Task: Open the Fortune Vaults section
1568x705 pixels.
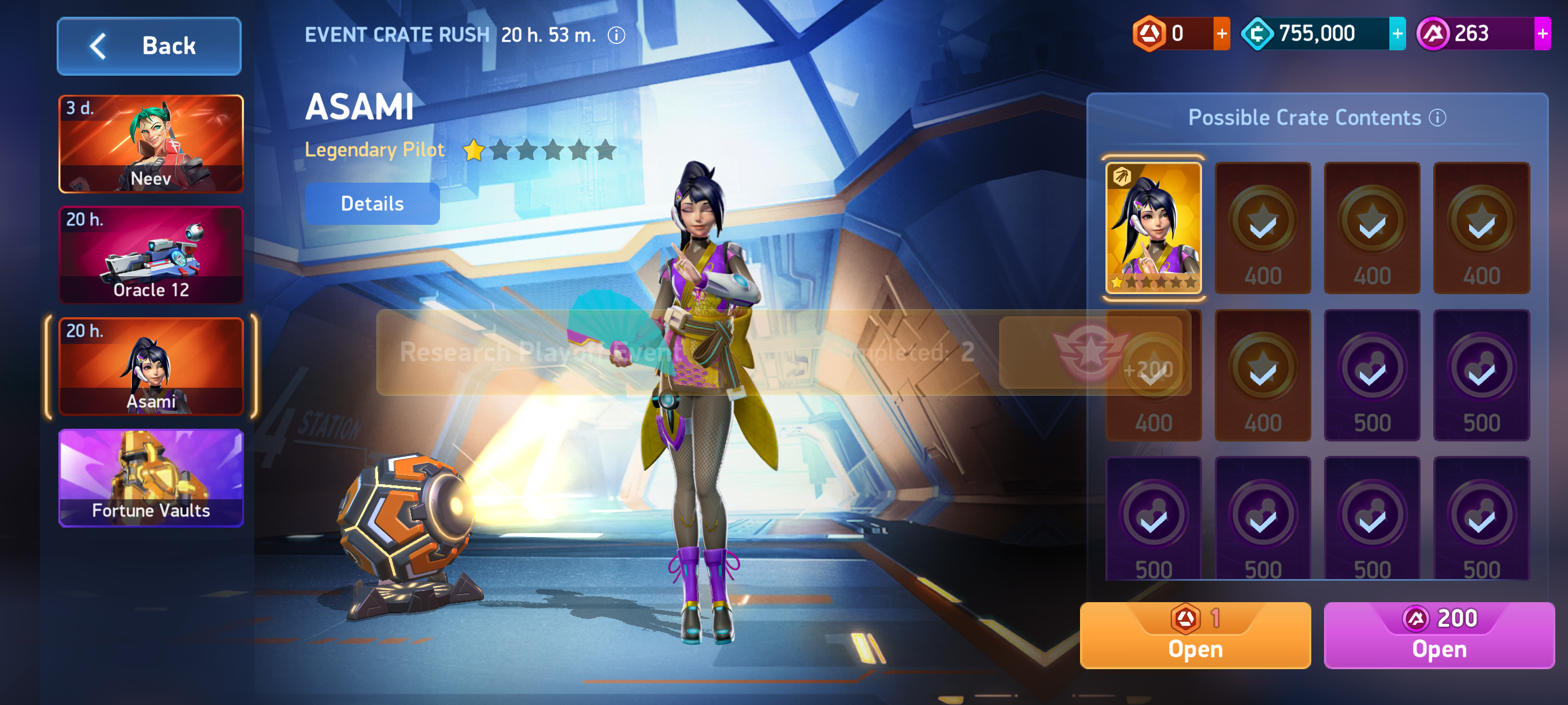Action: [x=151, y=477]
